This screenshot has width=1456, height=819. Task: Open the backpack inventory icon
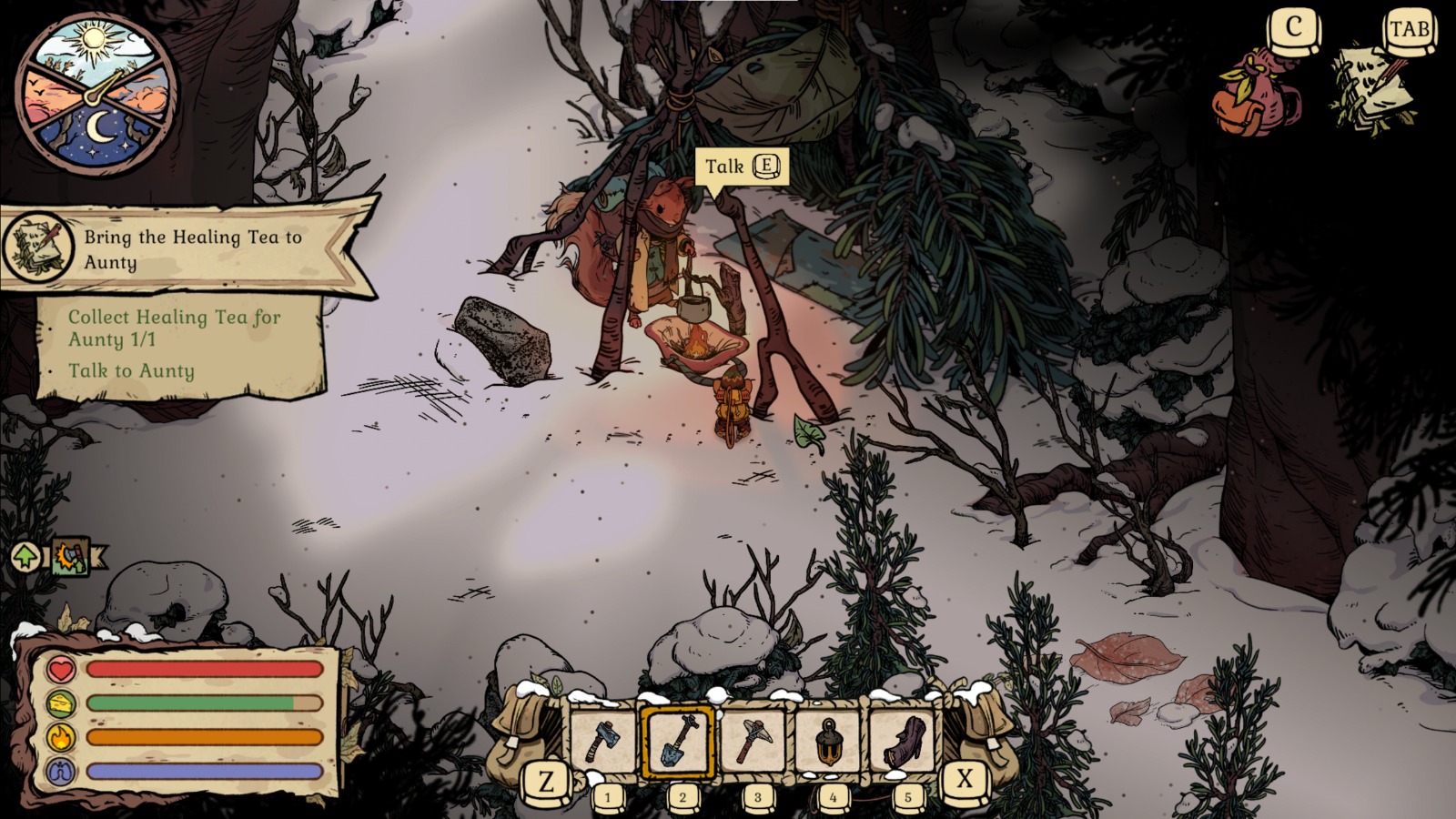click(1258, 93)
